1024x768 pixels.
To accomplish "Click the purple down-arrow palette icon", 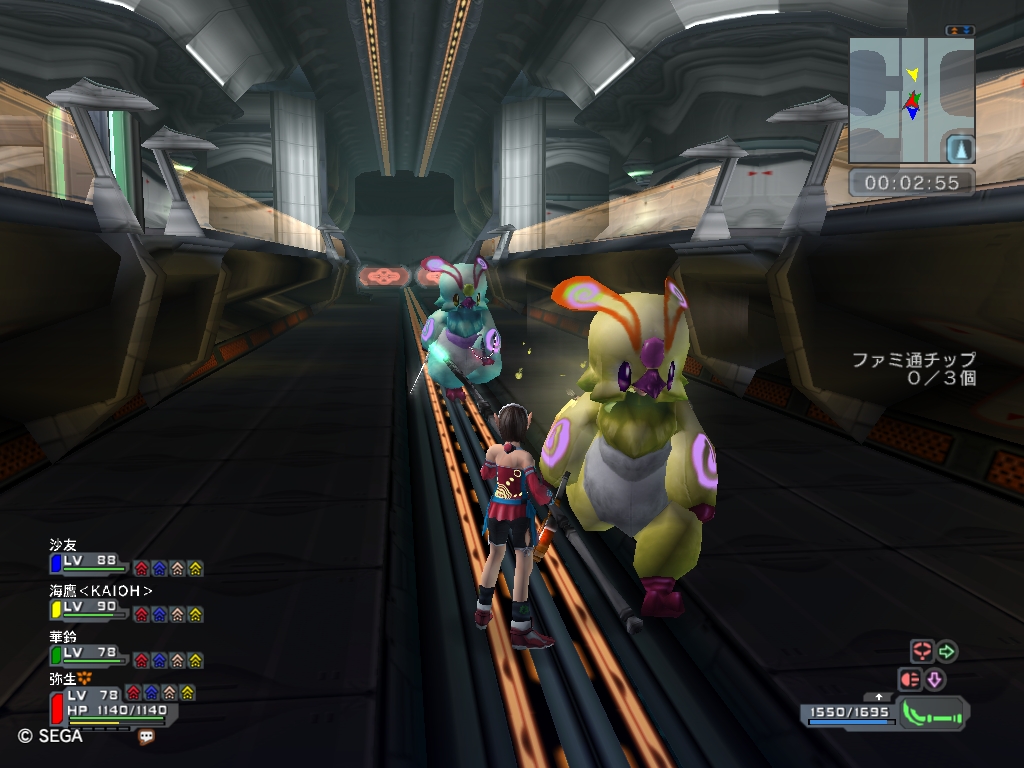I will [935, 680].
